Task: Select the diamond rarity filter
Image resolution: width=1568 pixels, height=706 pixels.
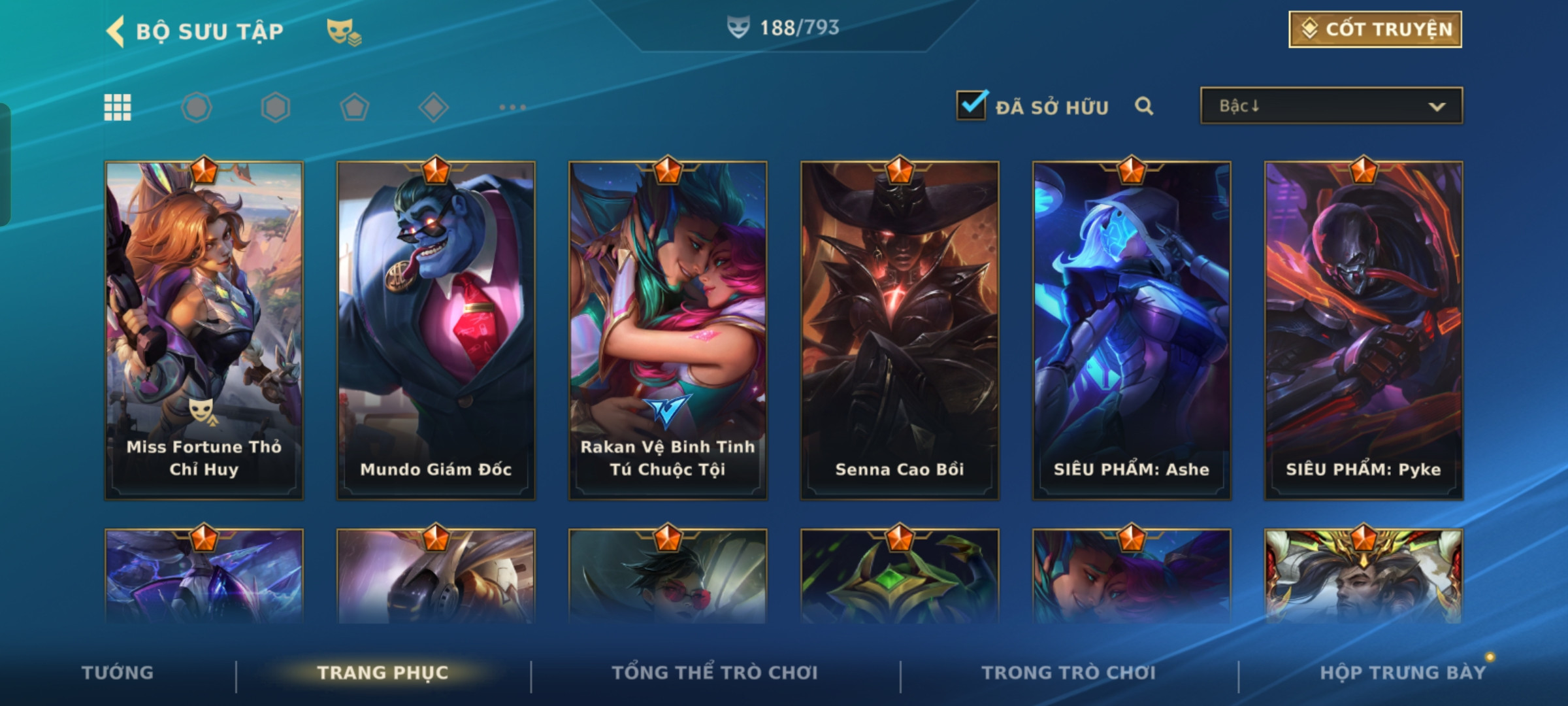Action: coord(433,107)
